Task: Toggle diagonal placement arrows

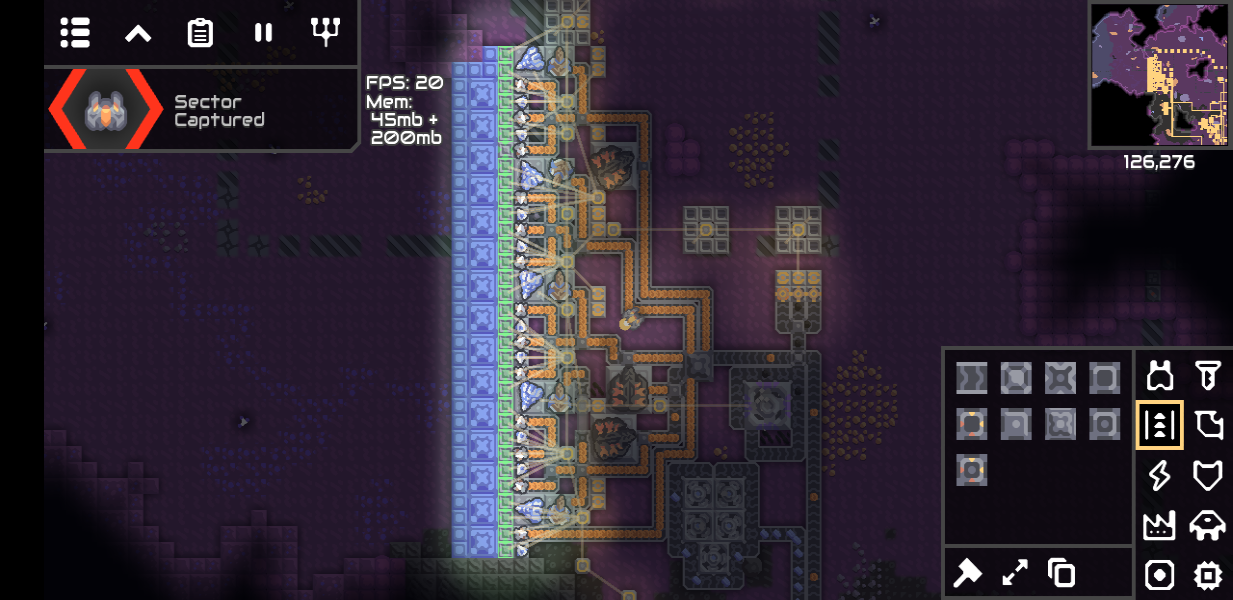Action: (1015, 573)
